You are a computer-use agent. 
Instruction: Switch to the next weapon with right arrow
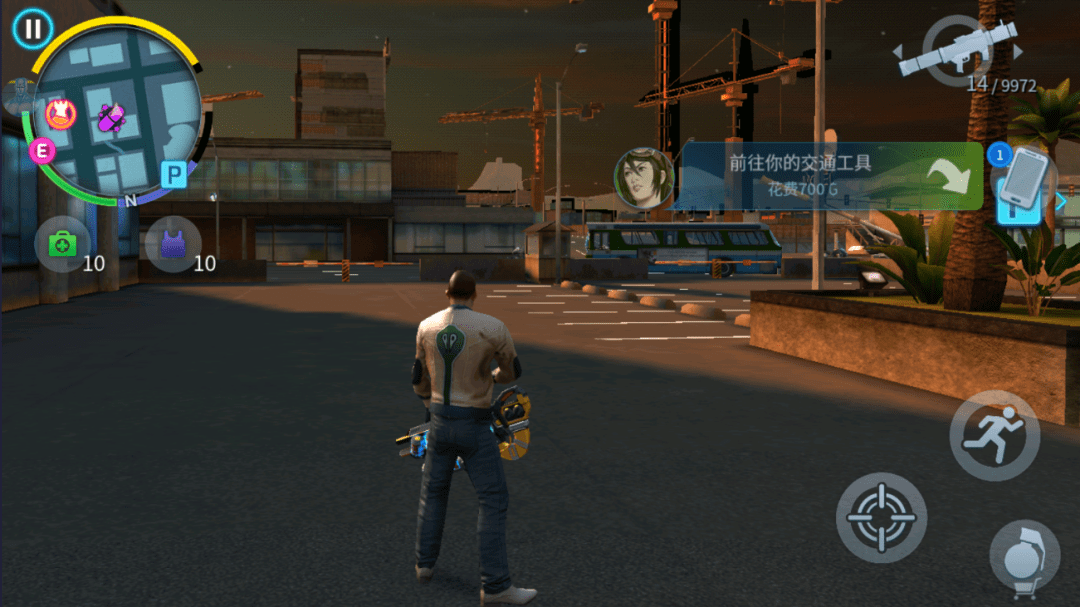(x=1019, y=52)
